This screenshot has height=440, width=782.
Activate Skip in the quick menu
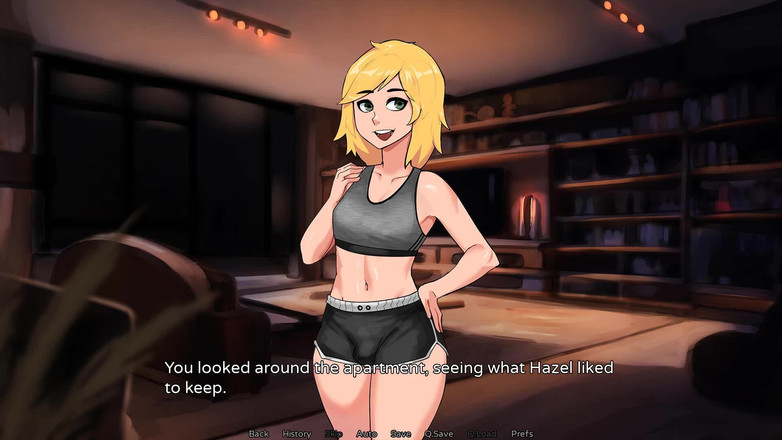[333, 434]
